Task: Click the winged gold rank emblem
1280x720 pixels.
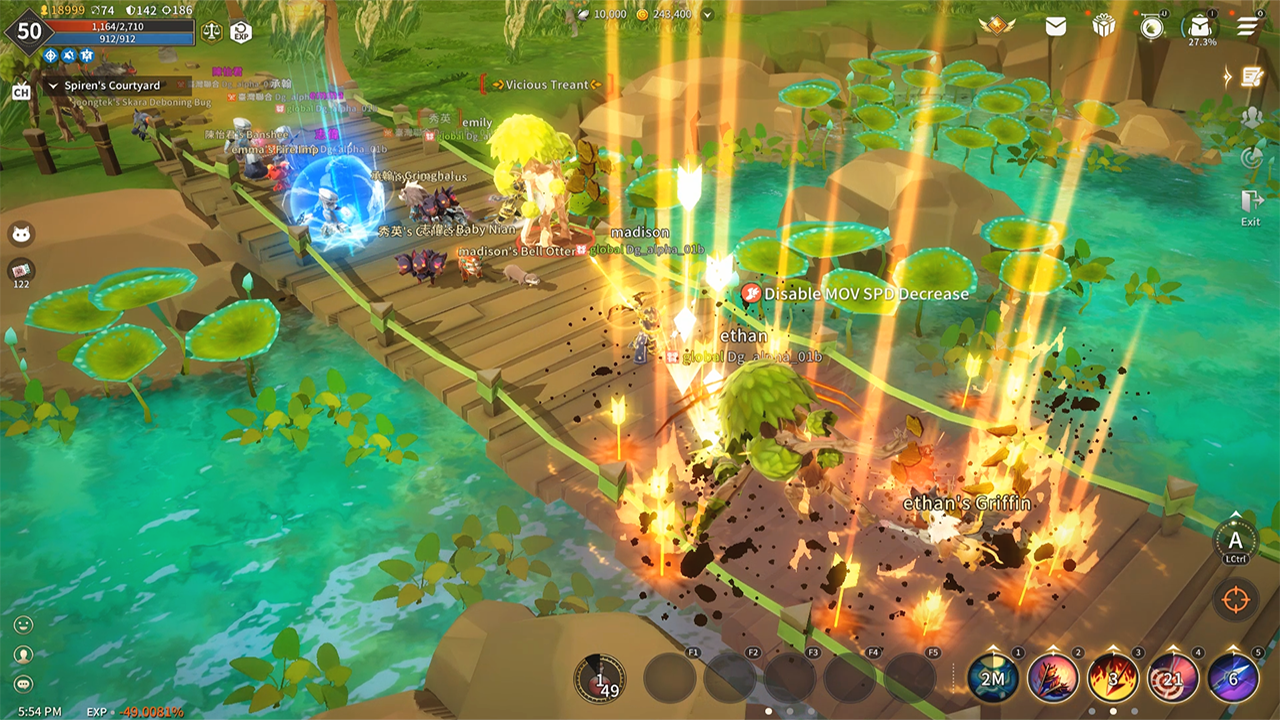Action: (997, 26)
